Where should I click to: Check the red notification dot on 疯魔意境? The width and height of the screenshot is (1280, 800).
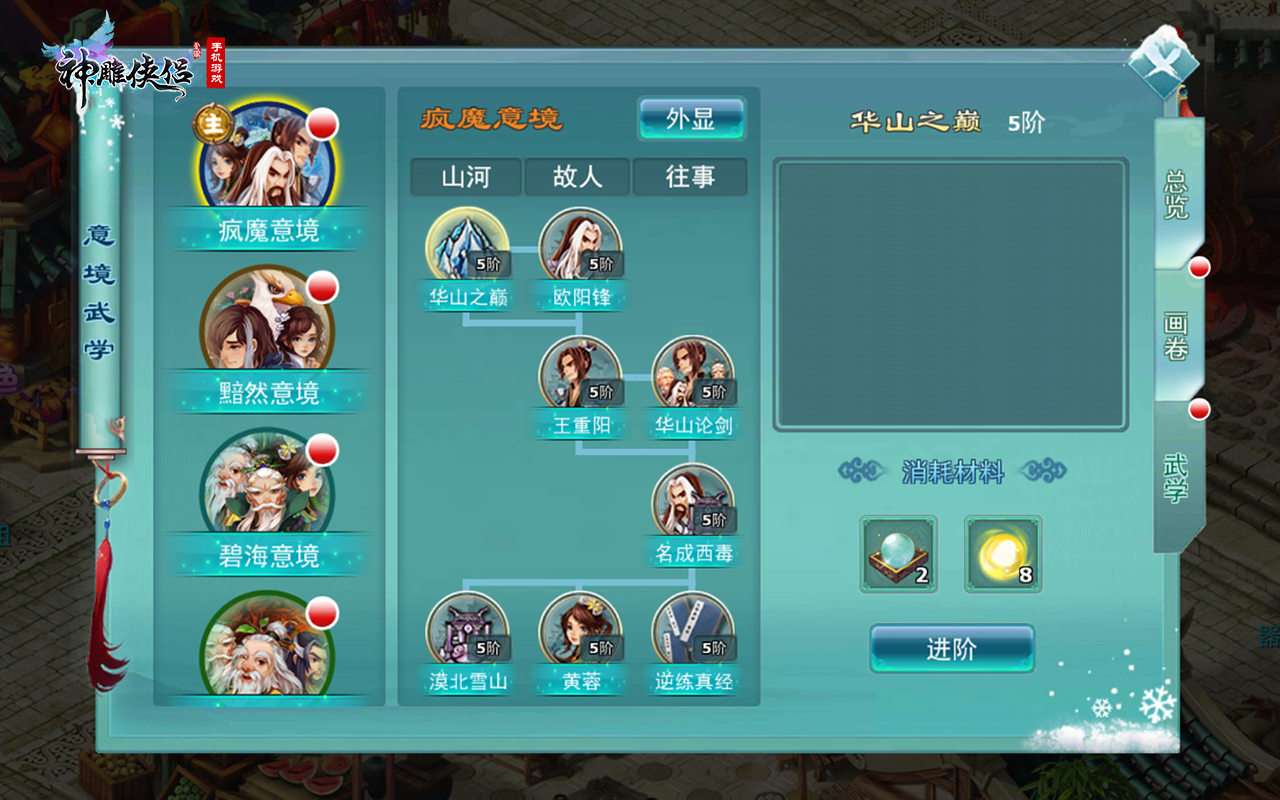tap(321, 125)
